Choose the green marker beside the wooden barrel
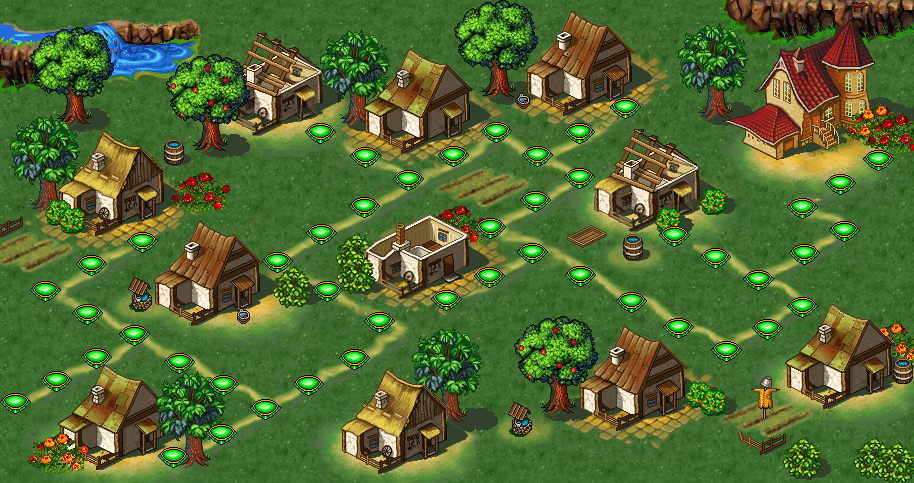 click(673, 235)
